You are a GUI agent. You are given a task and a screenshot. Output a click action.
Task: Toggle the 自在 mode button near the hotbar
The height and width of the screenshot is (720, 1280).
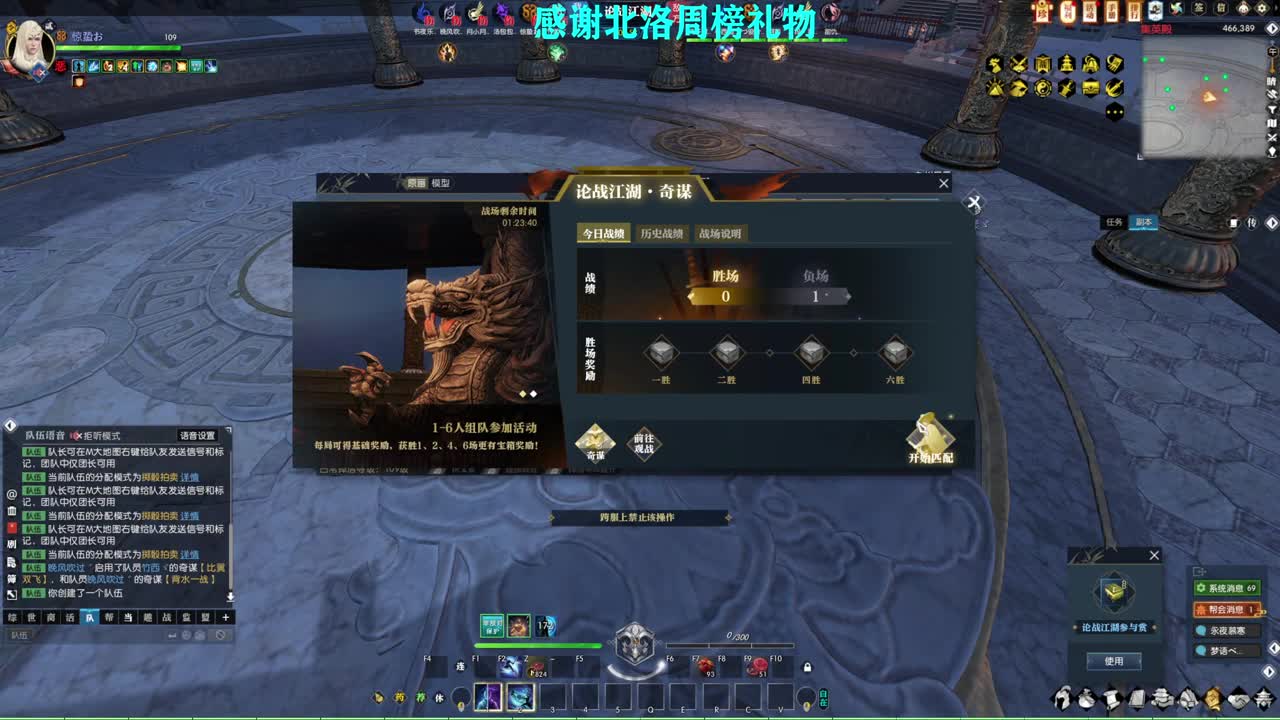(x=824, y=697)
